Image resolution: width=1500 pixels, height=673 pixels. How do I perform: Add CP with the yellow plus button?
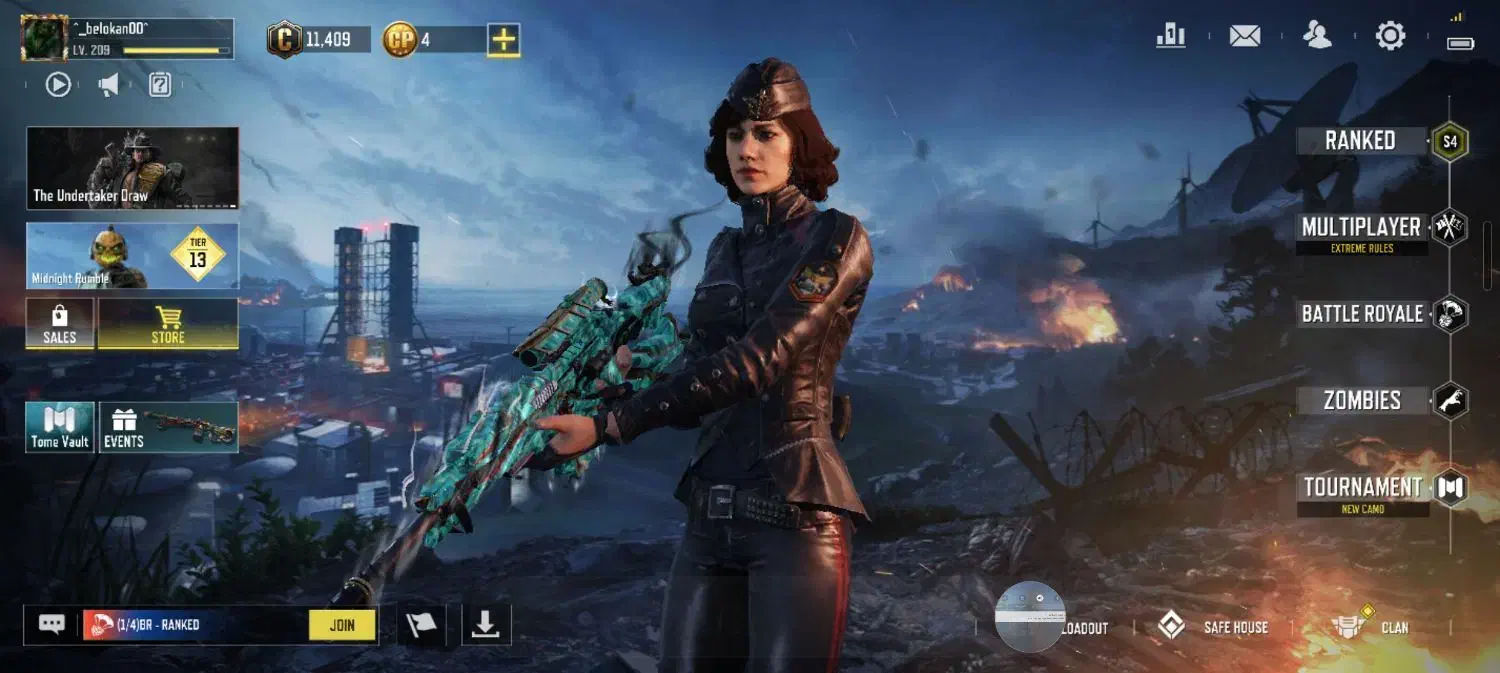click(x=504, y=40)
